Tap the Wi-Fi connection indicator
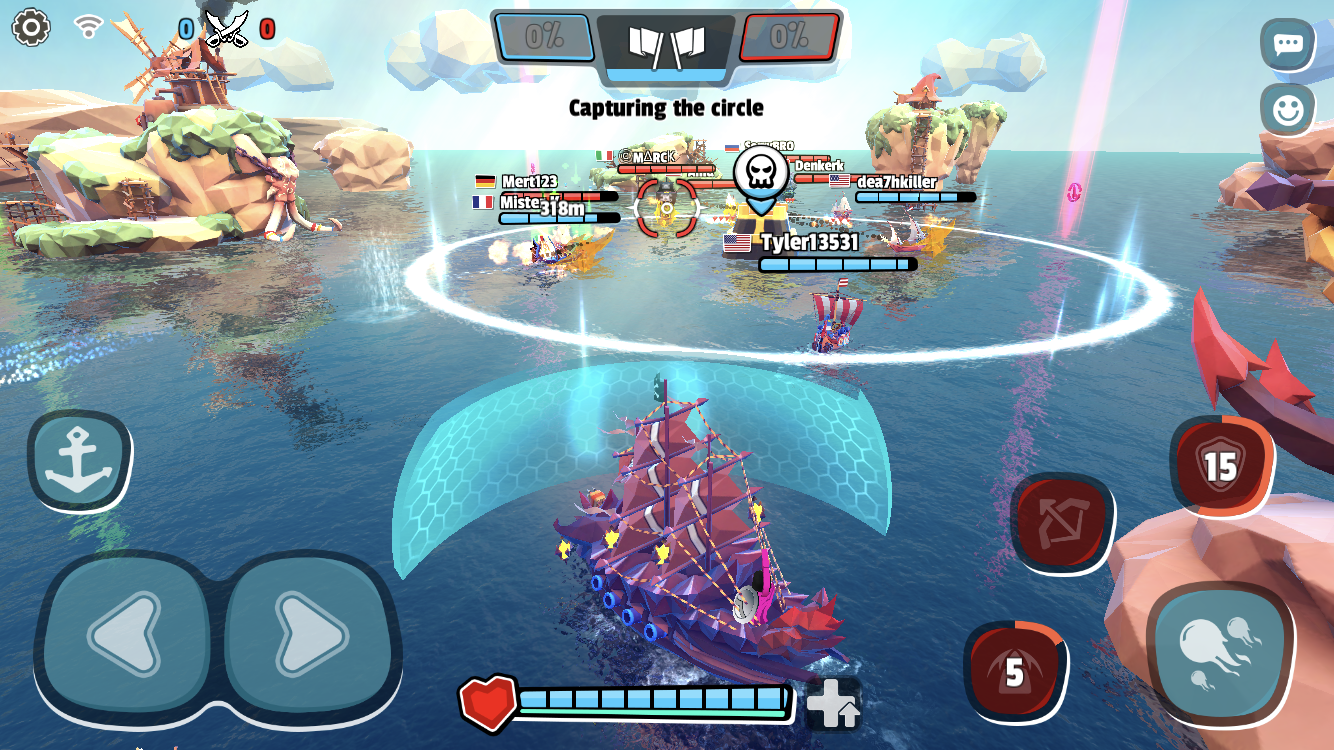Screen dimensions: 1334x750 [88, 28]
